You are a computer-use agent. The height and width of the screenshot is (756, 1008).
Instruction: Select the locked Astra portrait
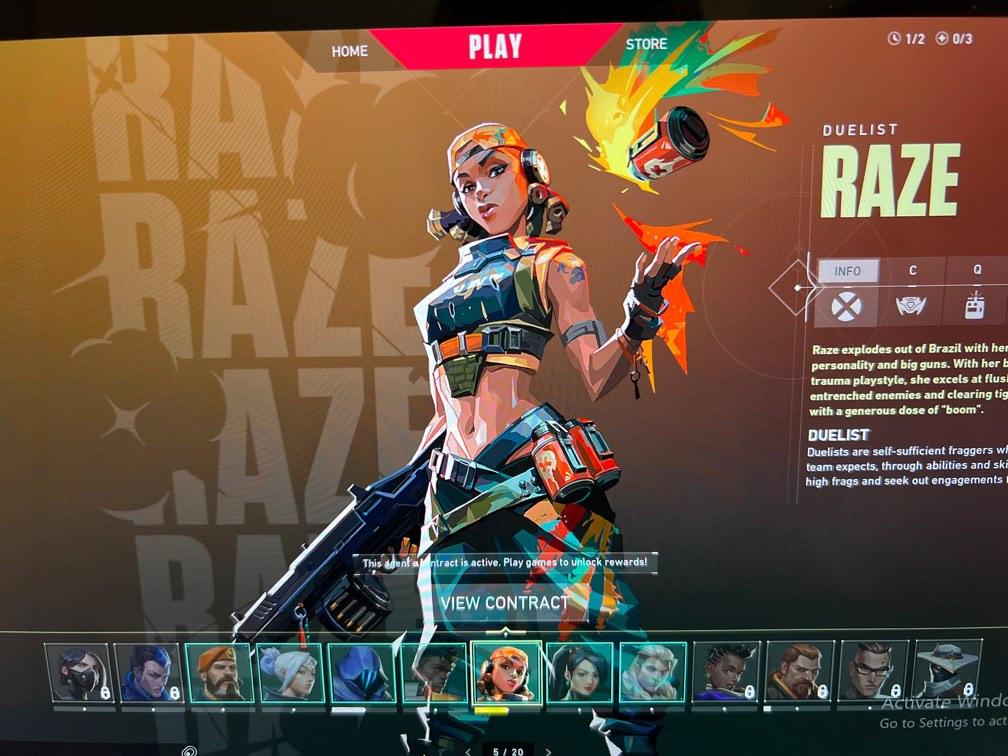(726, 671)
